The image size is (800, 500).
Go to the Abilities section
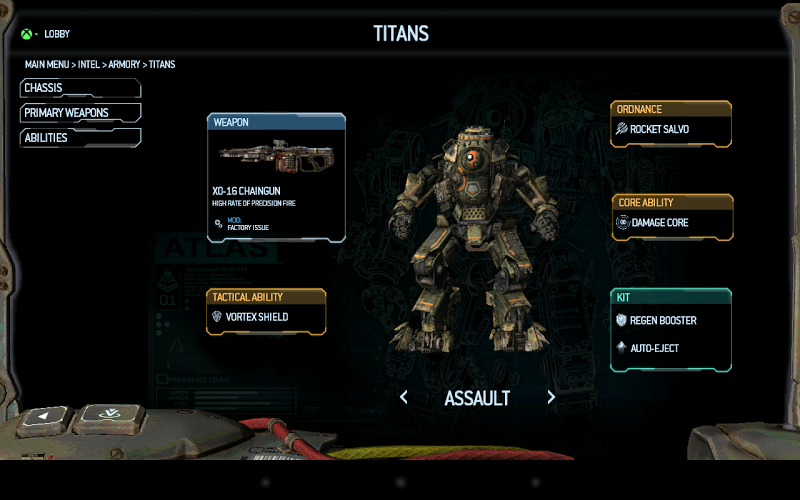[80, 138]
